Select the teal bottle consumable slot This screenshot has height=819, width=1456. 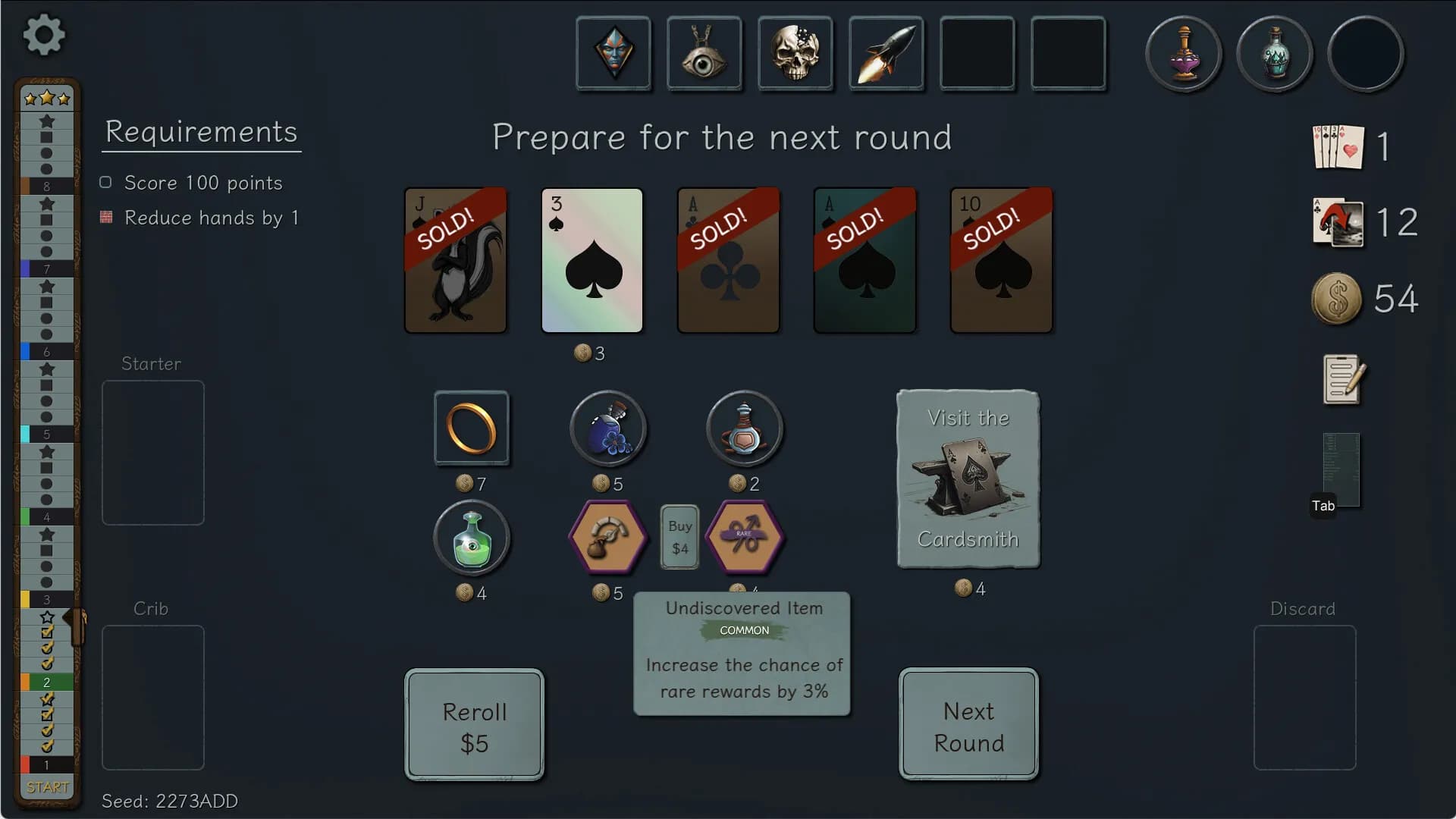coord(1275,53)
